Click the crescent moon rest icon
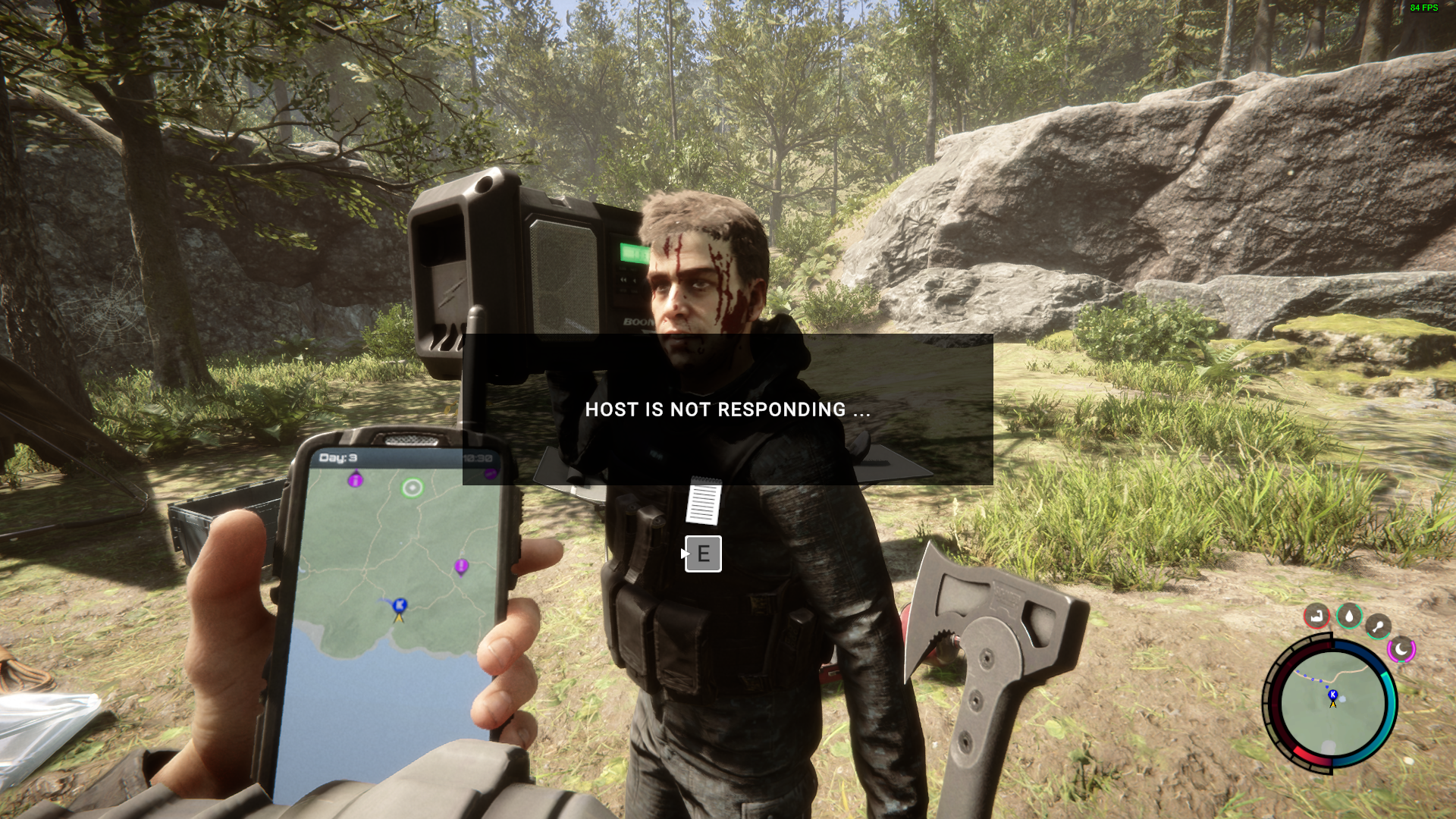The image size is (1456, 819). pos(1401,649)
